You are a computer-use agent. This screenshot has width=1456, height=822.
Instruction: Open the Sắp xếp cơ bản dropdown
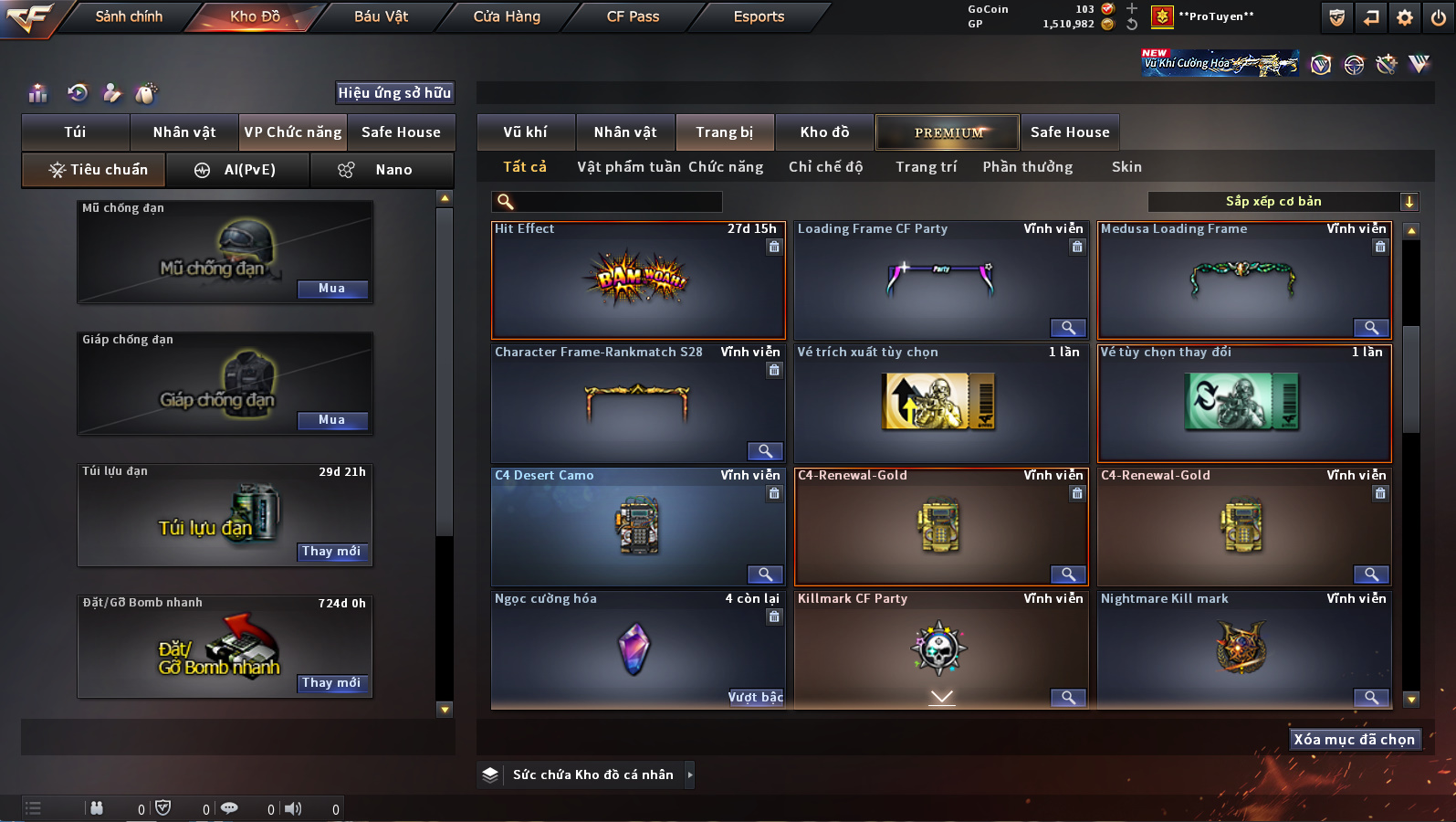[1283, 202]
